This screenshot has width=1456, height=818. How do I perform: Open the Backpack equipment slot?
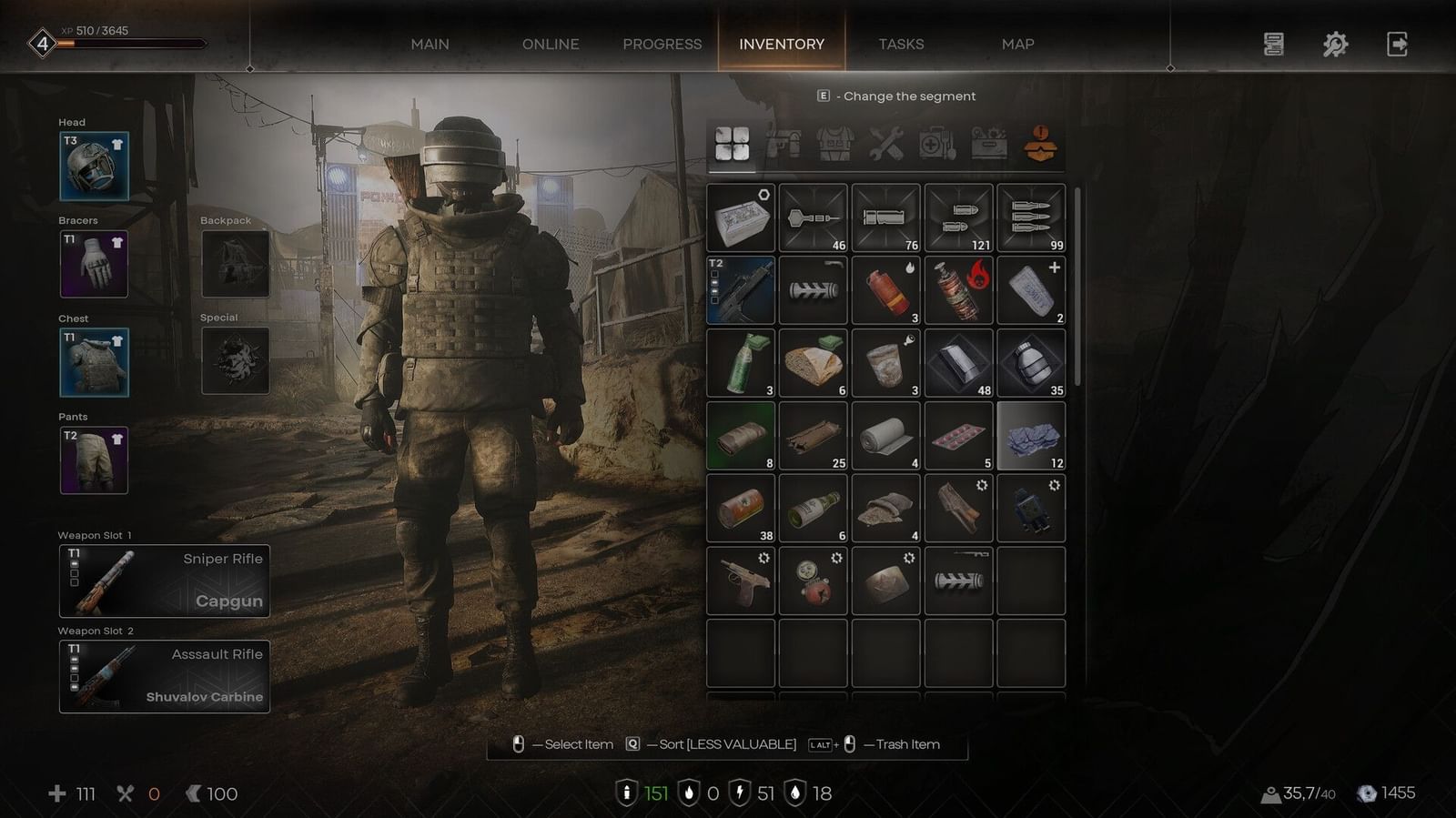pyautogui.click(x=235, y=264)
